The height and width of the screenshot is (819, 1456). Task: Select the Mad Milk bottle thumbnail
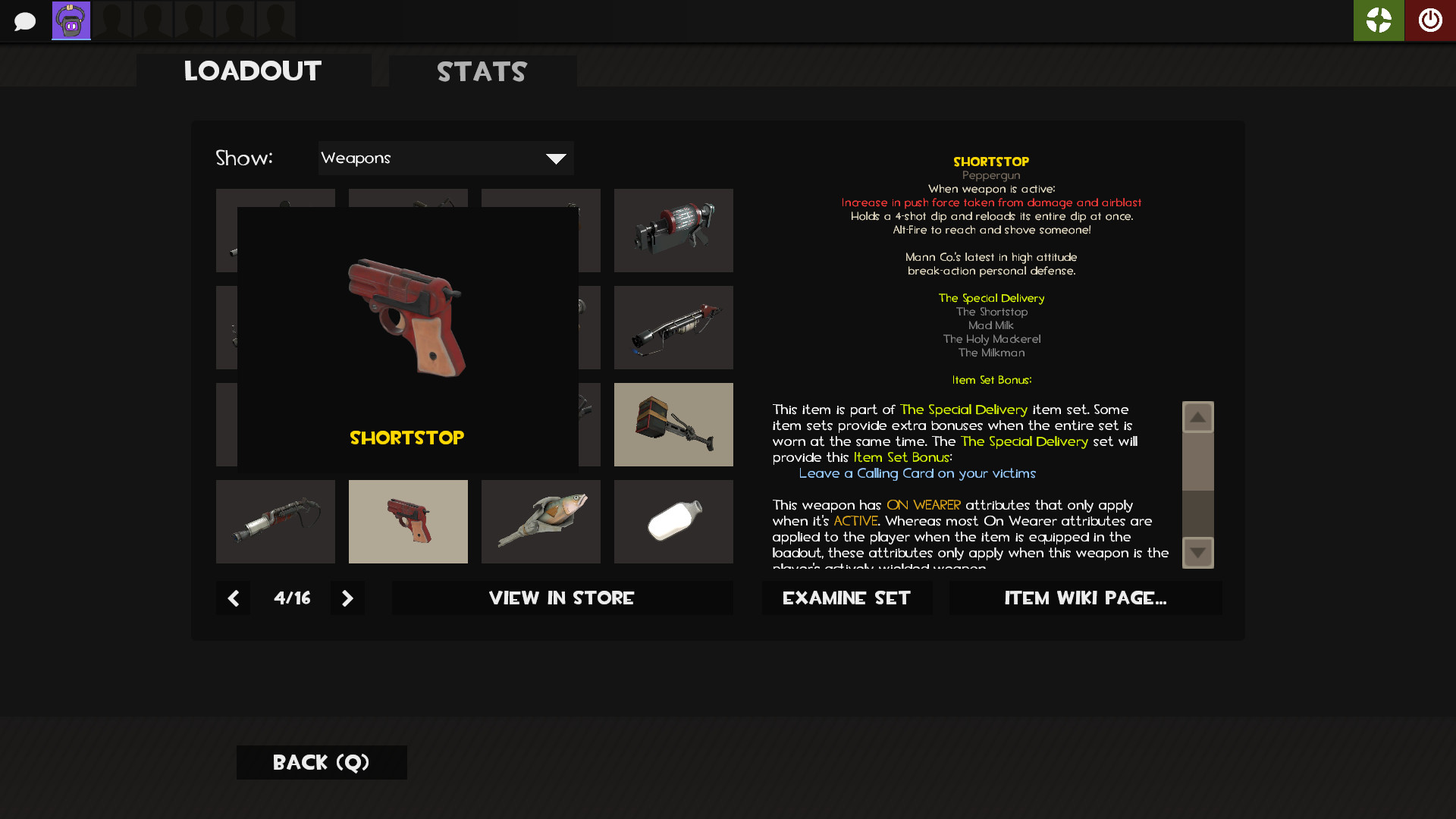coord(673,521)
